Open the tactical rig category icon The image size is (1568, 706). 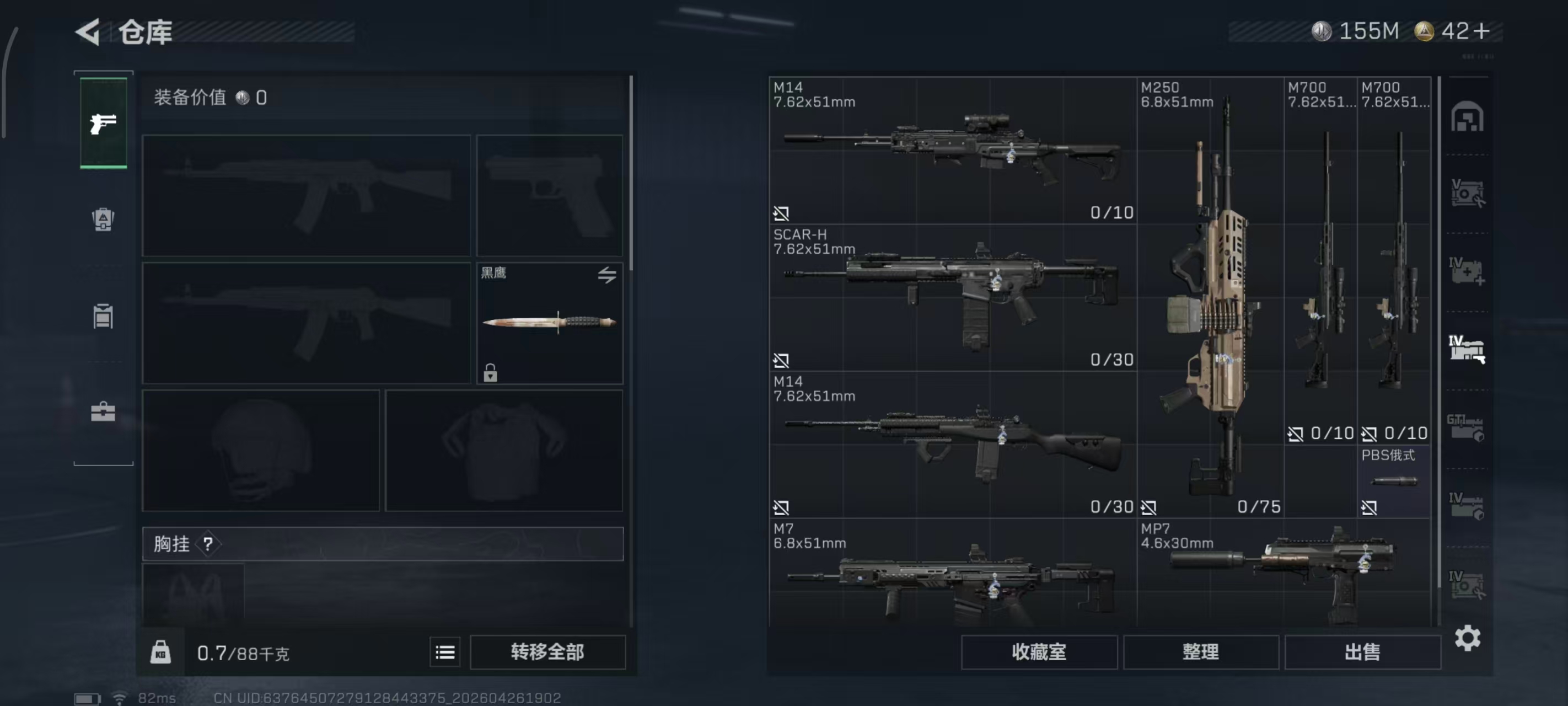[x=104, y=315]
